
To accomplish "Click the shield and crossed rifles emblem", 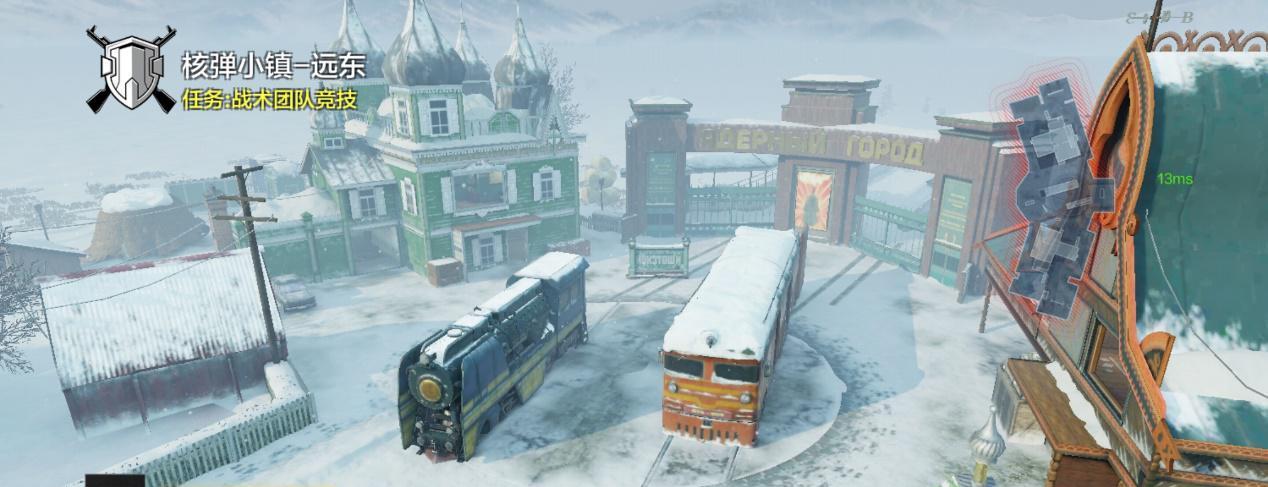I will 130,71.
